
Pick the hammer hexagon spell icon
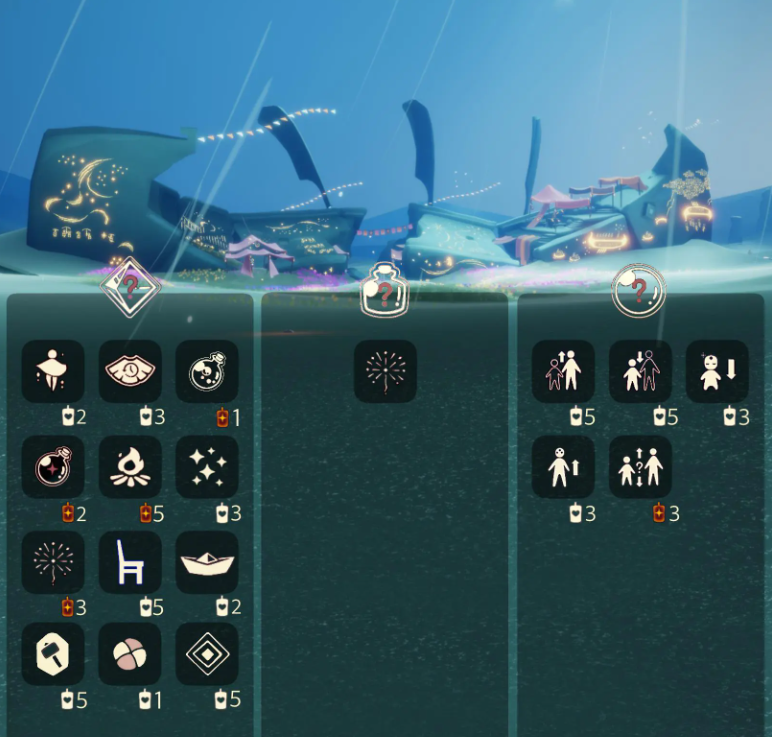pos(53,654)
